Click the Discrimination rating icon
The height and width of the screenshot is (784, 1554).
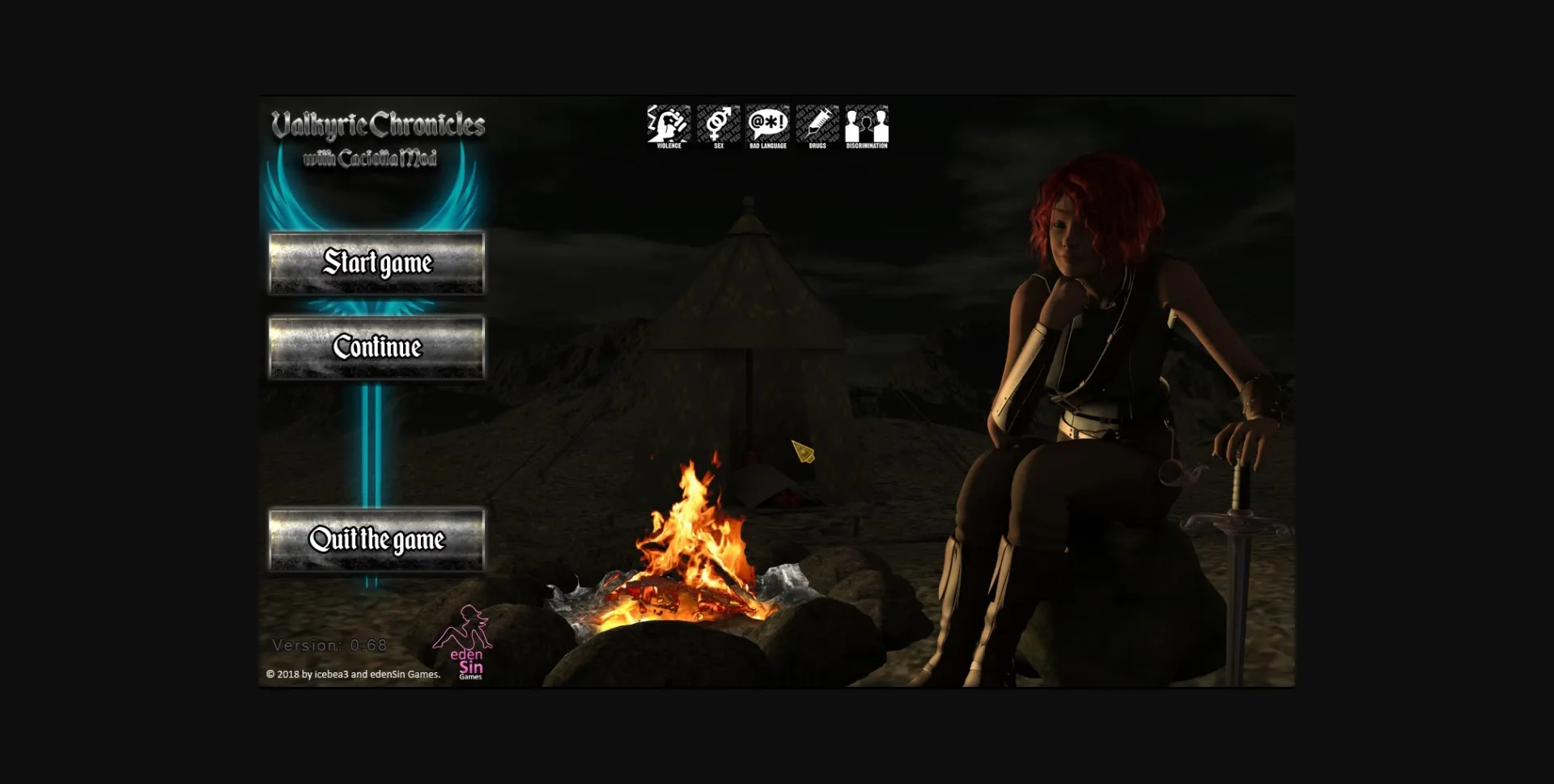pos(867,124)
